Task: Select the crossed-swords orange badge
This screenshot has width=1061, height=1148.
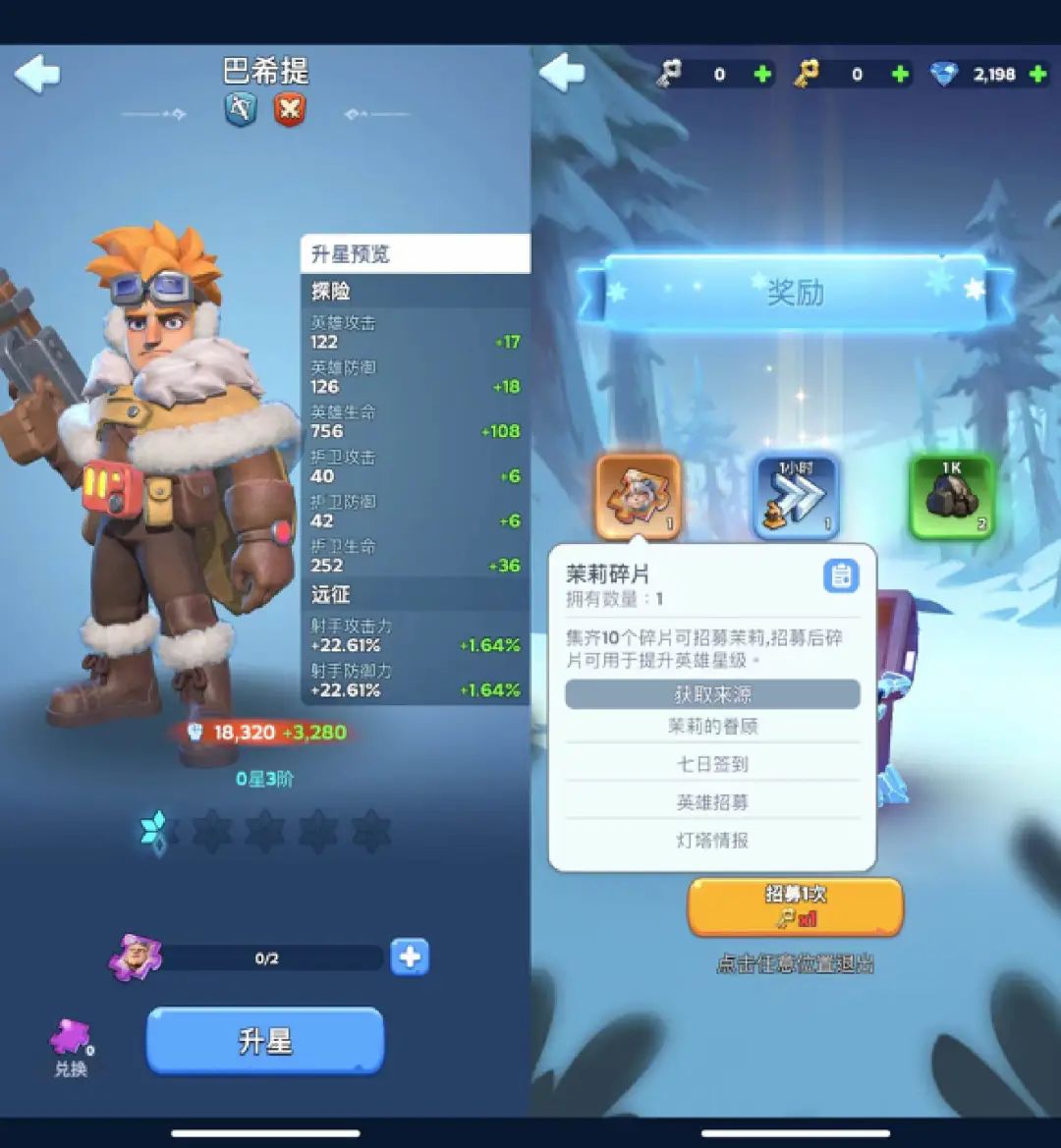Action: (289, 109)
